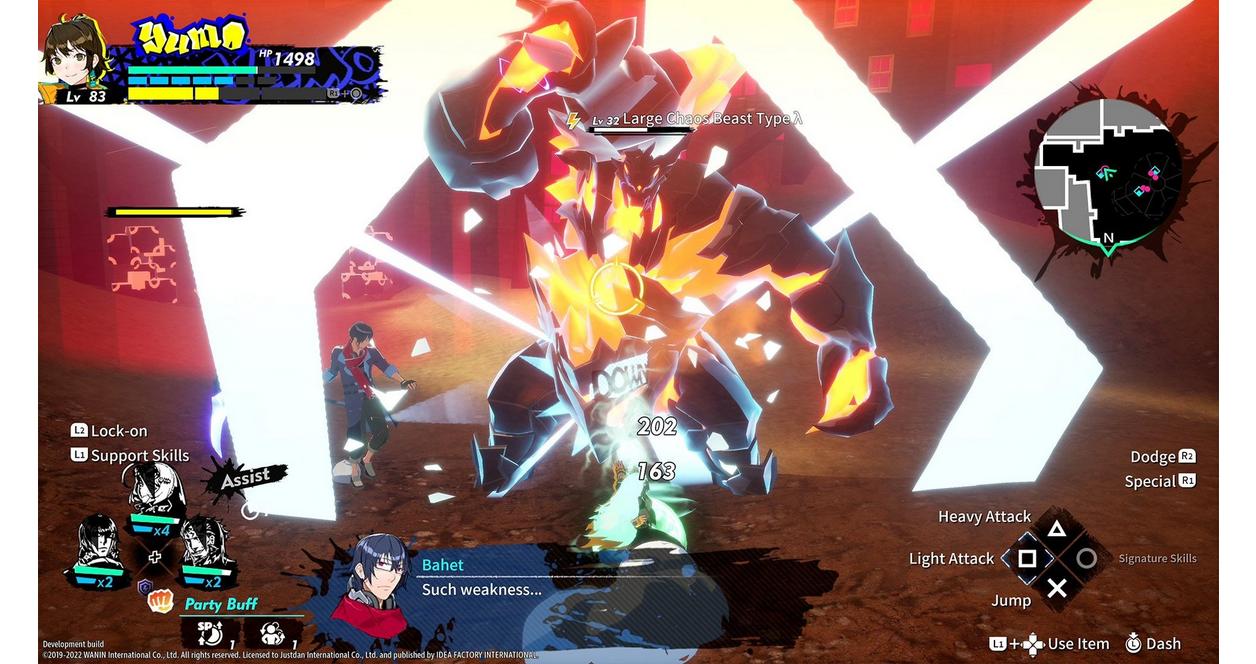The height and width of the screenshot is (664, 1256).
Task: Select the purple shield buff icon
Action: click(144, 586)
